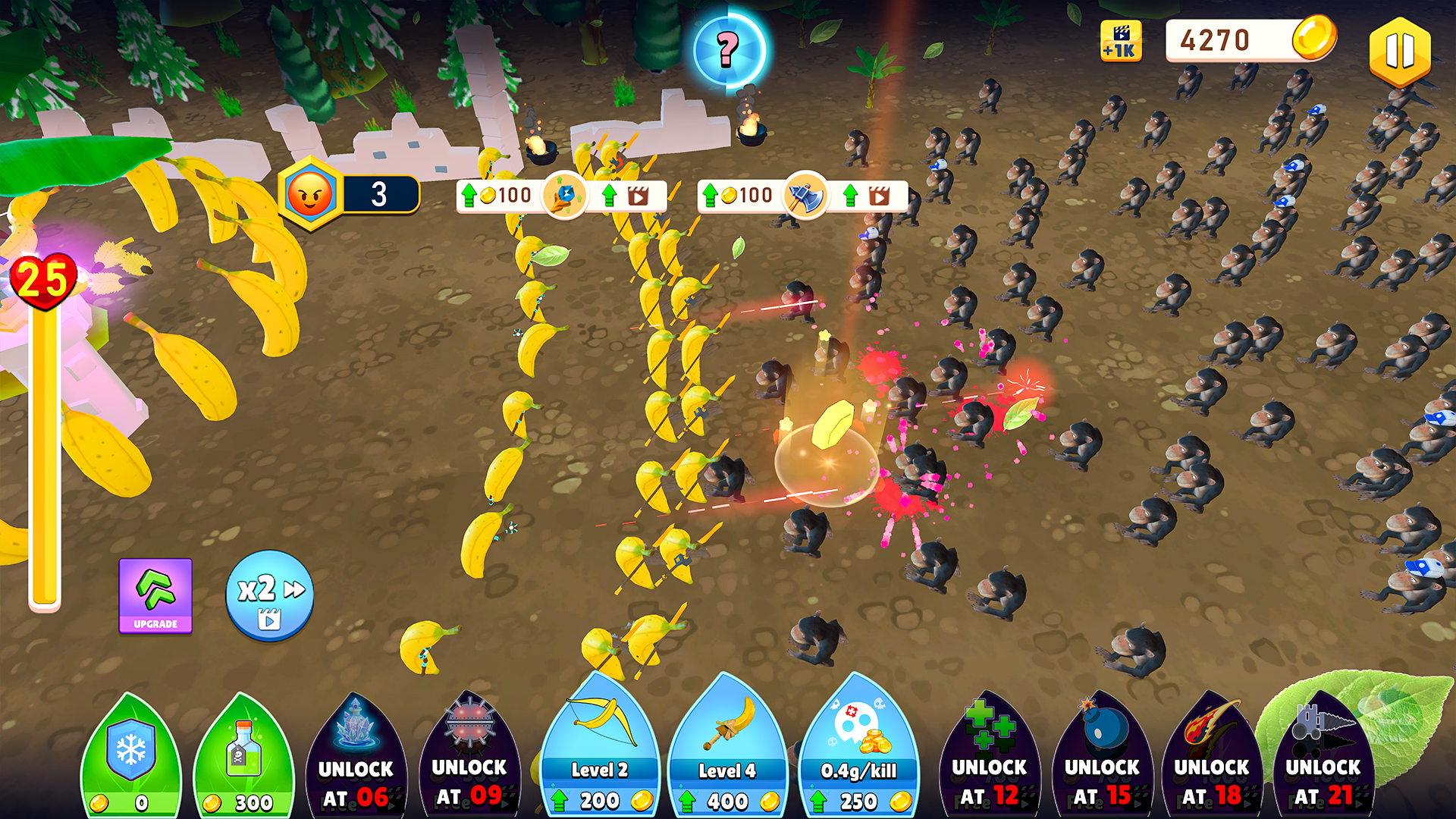Screen dimensions: 1456x819
Task: Use the freeze snowflake shield ability
Action: (x=130, y=758)
